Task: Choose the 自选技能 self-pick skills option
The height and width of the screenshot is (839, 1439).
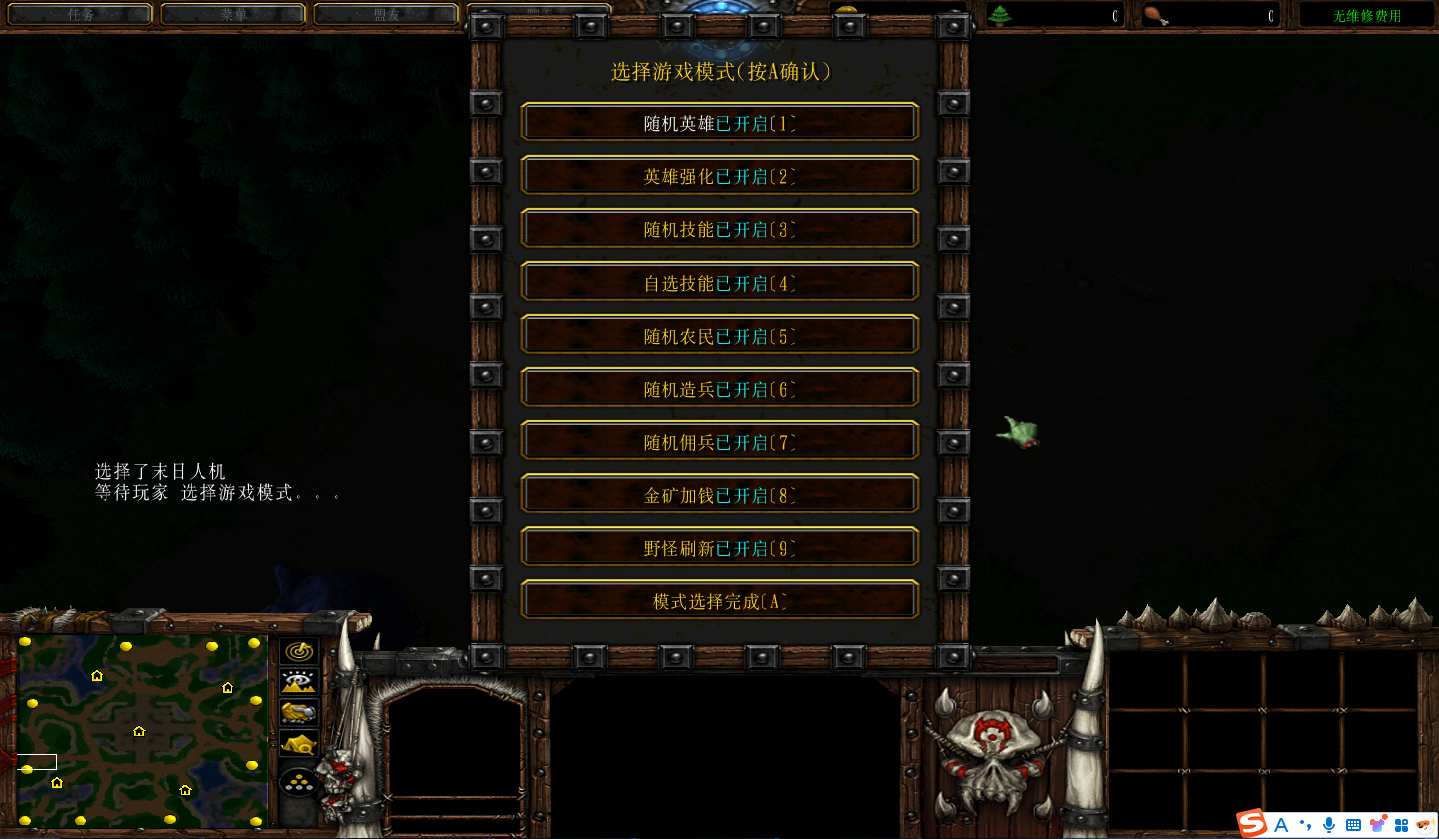Action: click(719, 282)
